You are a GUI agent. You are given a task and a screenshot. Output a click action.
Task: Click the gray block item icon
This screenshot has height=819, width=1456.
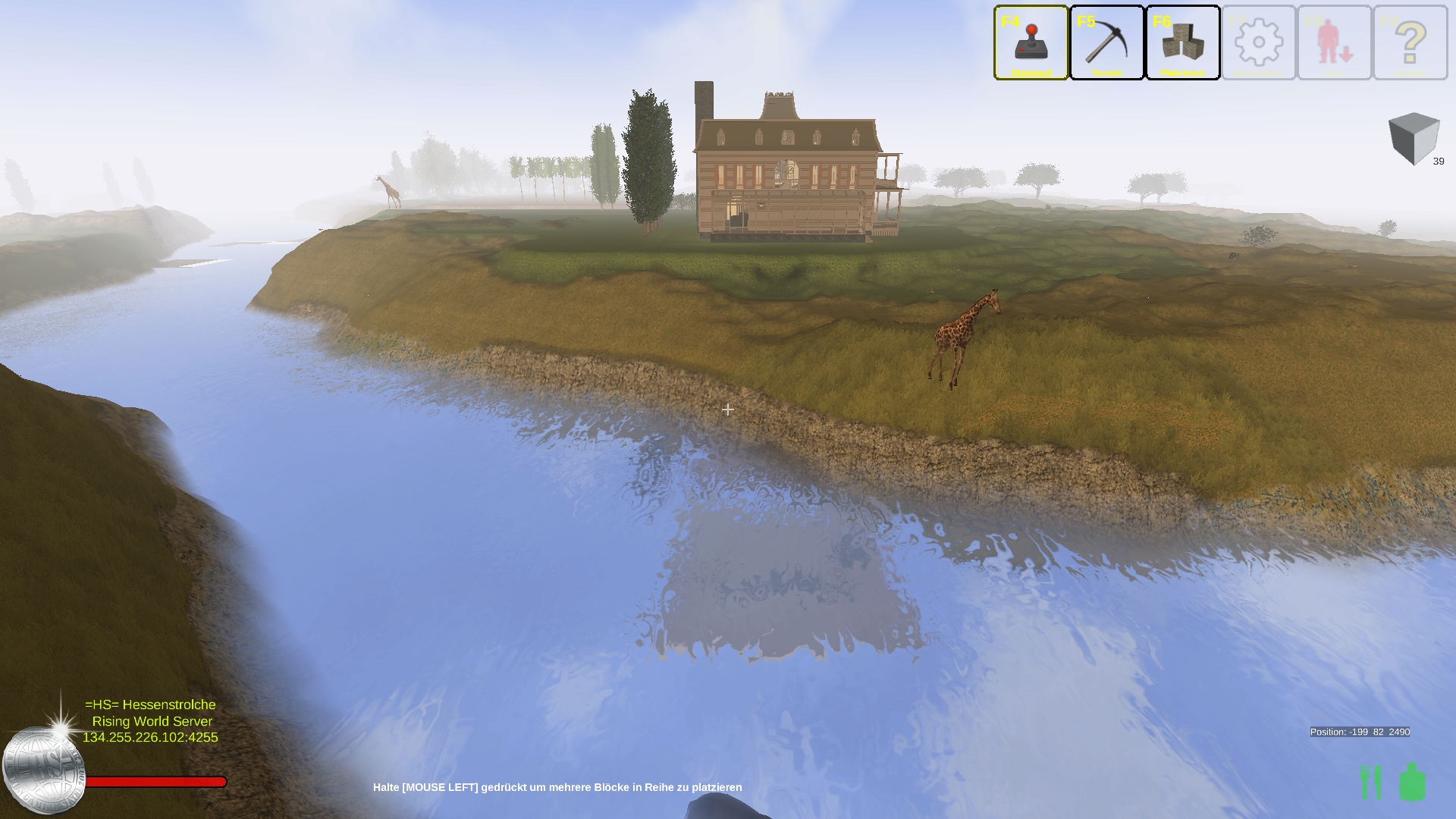[x=1414, y=138]
